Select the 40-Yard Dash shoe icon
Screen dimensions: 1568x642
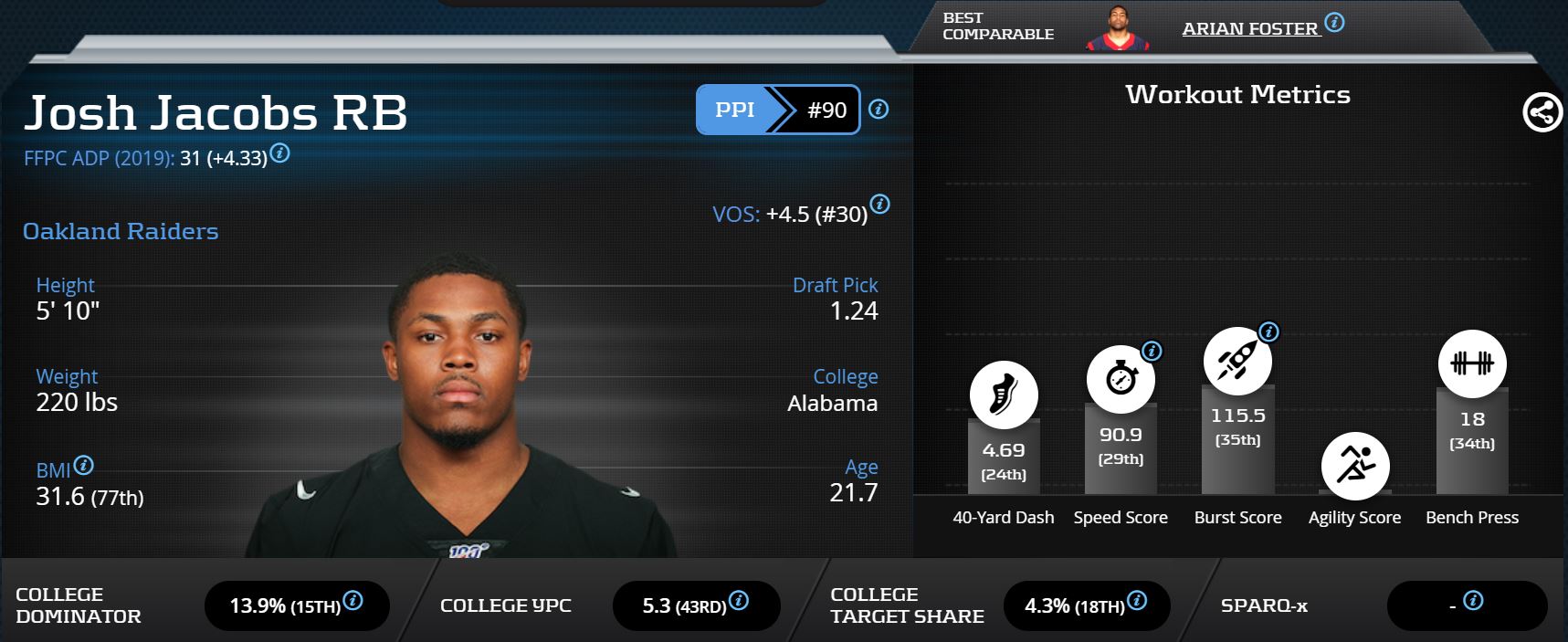click(x=1004, y=395)
